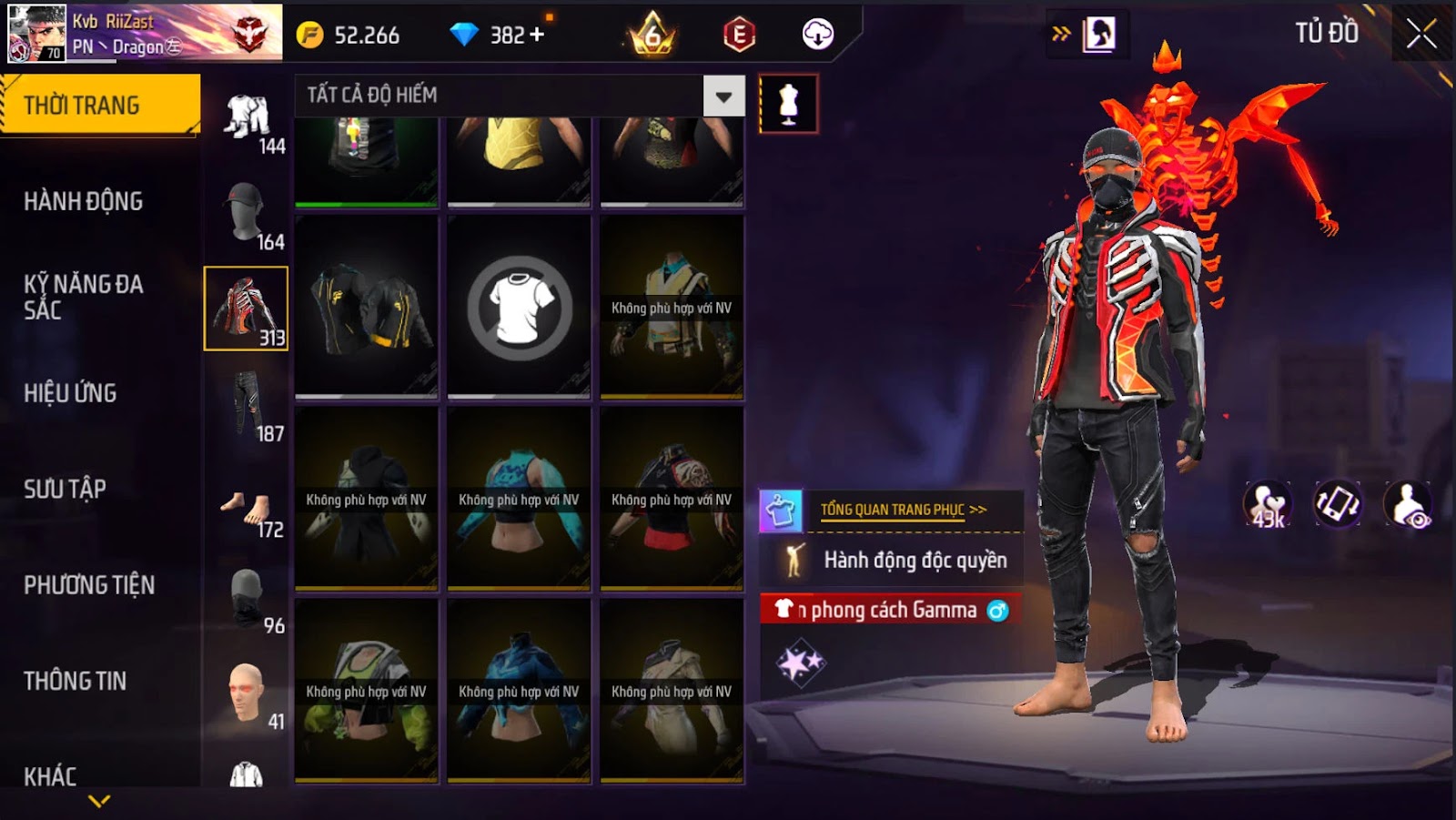Open the Kỹ Năng Đa Sắc tab
This screenshot has height=820, width=1456.
[84, 297]
